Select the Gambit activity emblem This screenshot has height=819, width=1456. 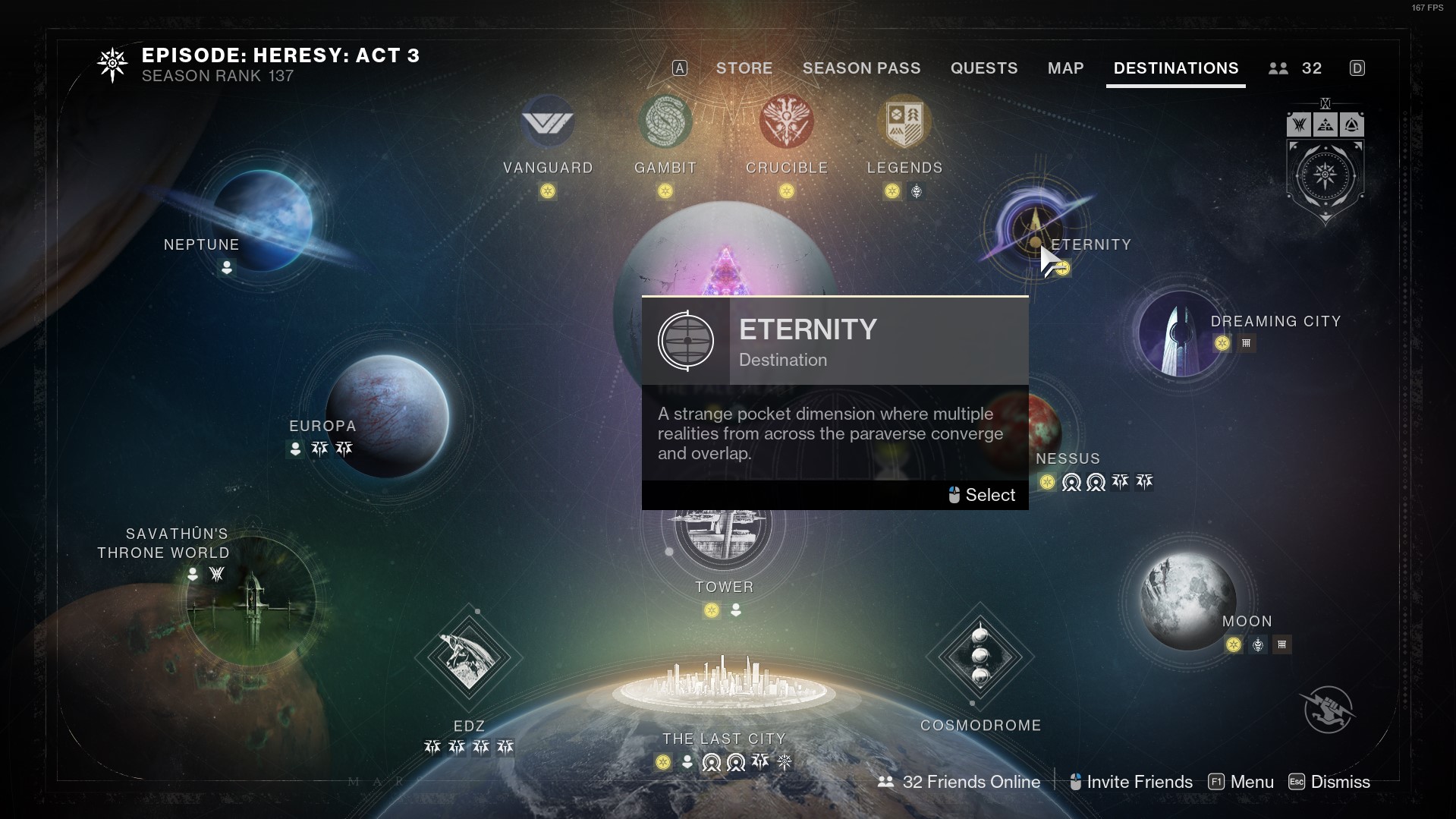click(665, 122)
